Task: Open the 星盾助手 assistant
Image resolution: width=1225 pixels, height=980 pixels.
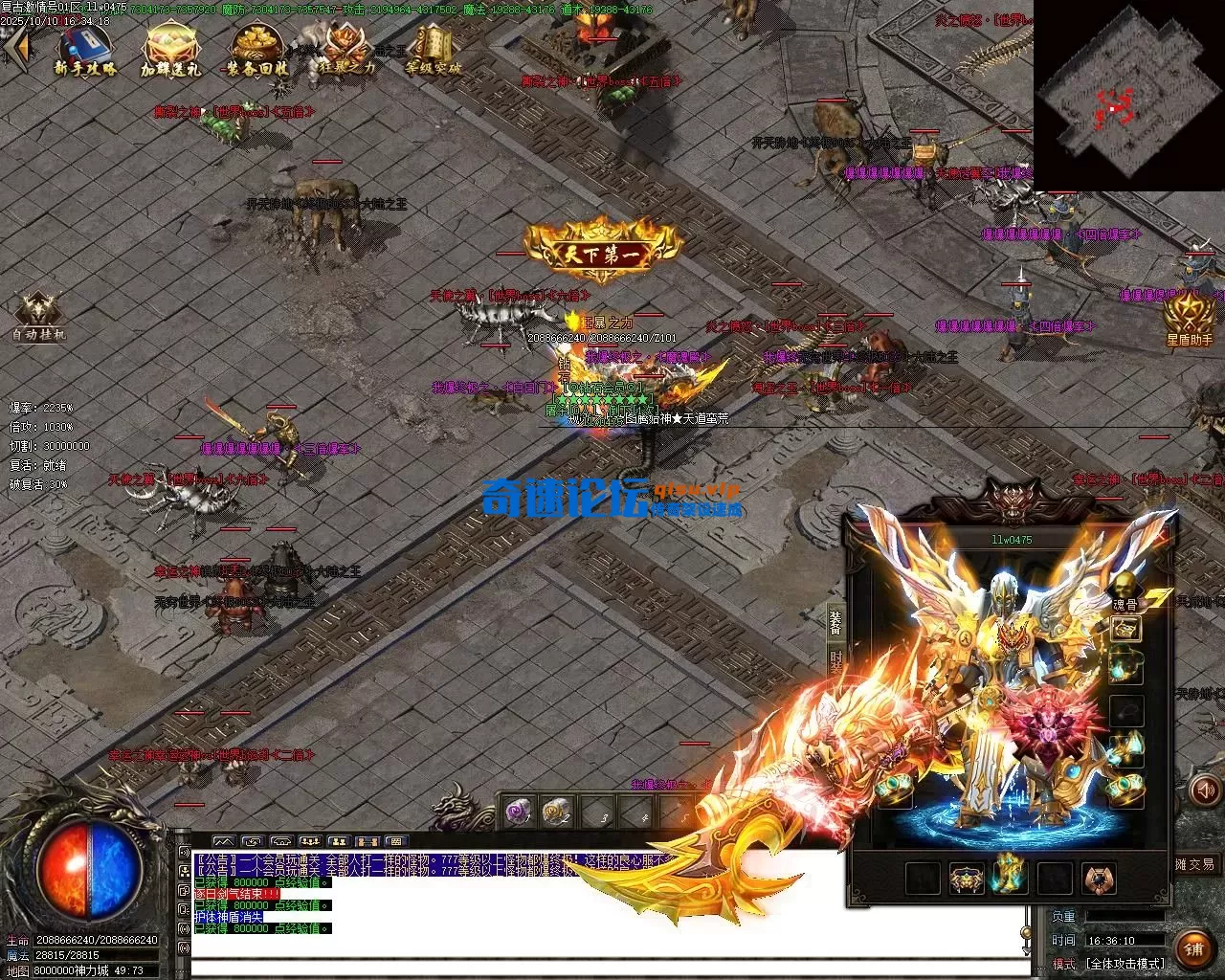Action: coord(1189,318)
